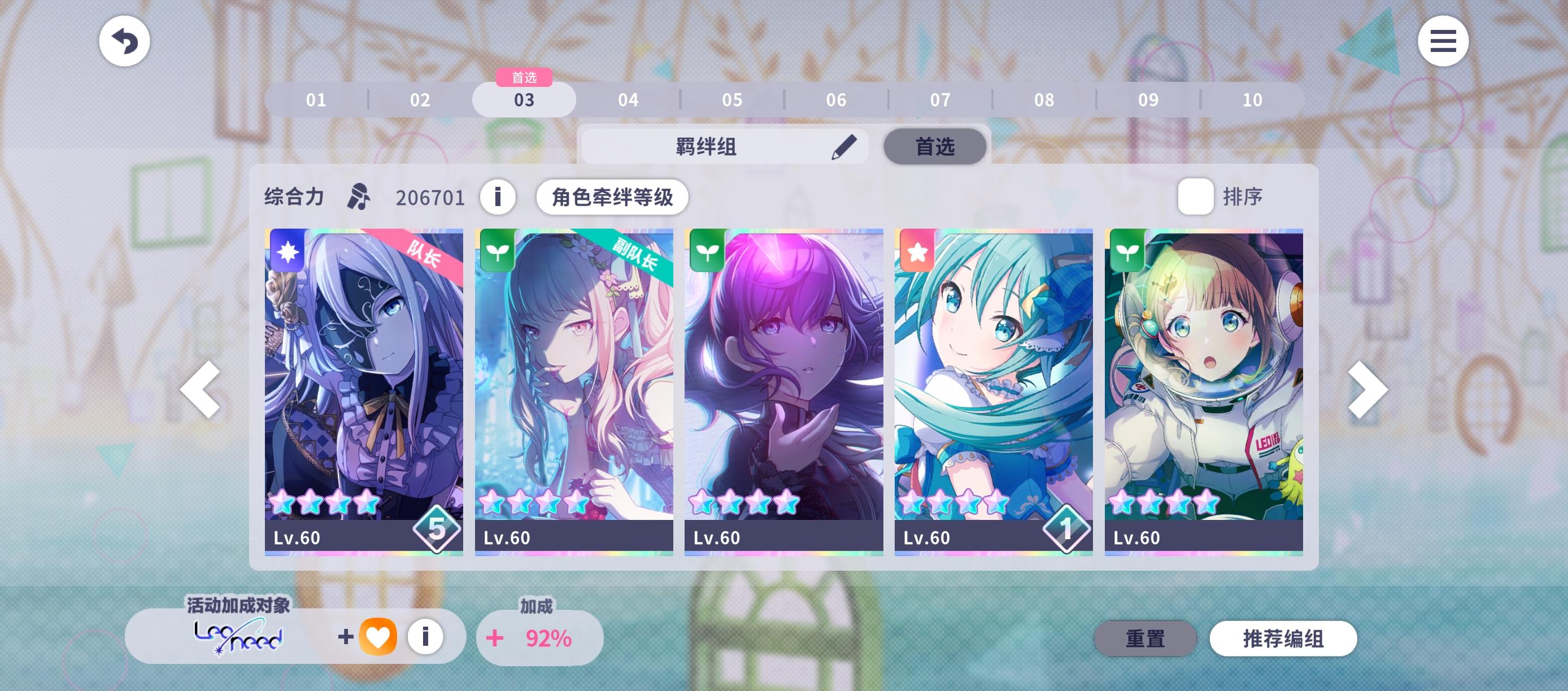Switch to team tab 07

pyautogui.click(x=940, y=99)
